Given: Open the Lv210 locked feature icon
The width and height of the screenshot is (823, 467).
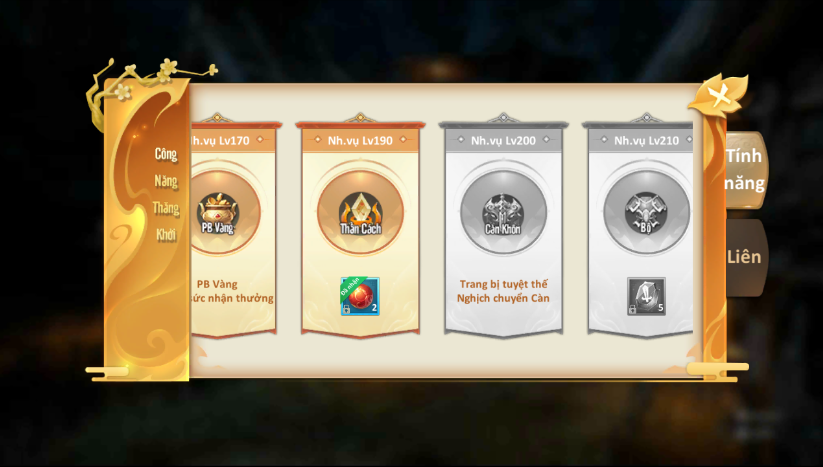Looking at the screenshot, I should click(646, 212).
